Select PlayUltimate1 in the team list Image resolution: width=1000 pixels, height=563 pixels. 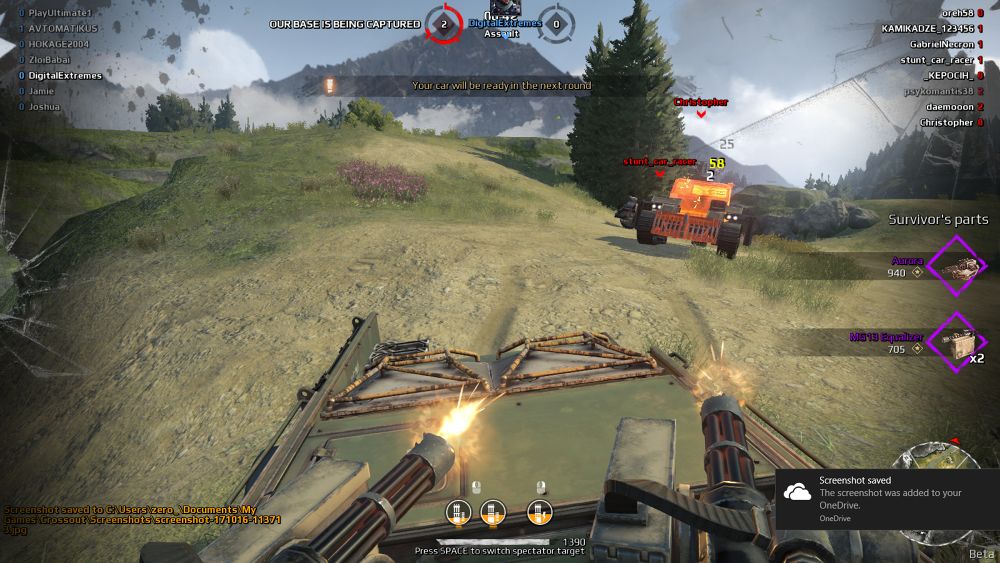coord(59,13)
